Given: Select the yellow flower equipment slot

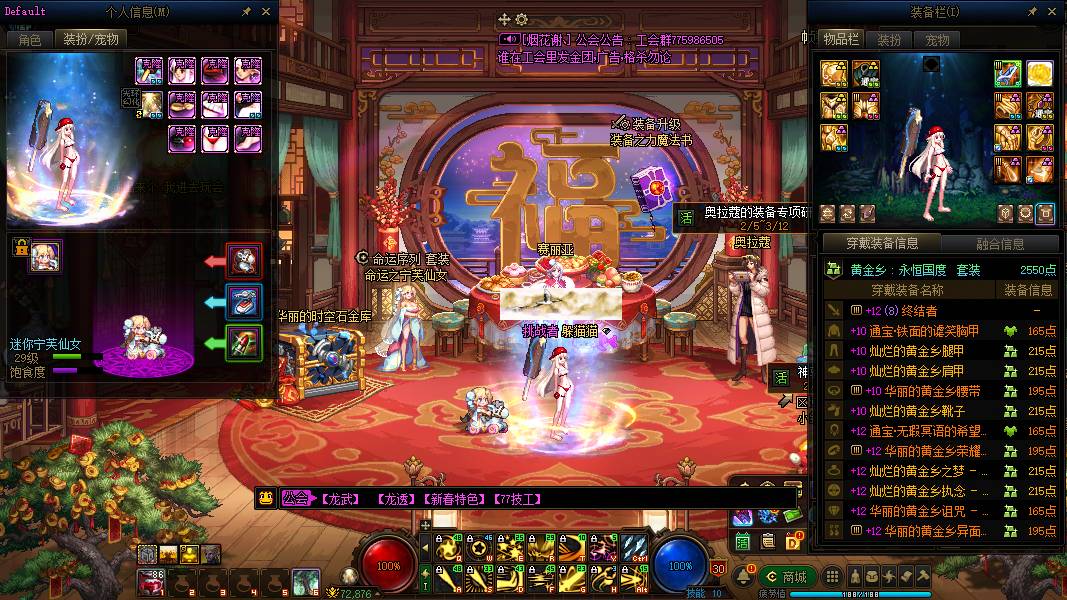Looking at the screenshot, I should (1040, 74).
